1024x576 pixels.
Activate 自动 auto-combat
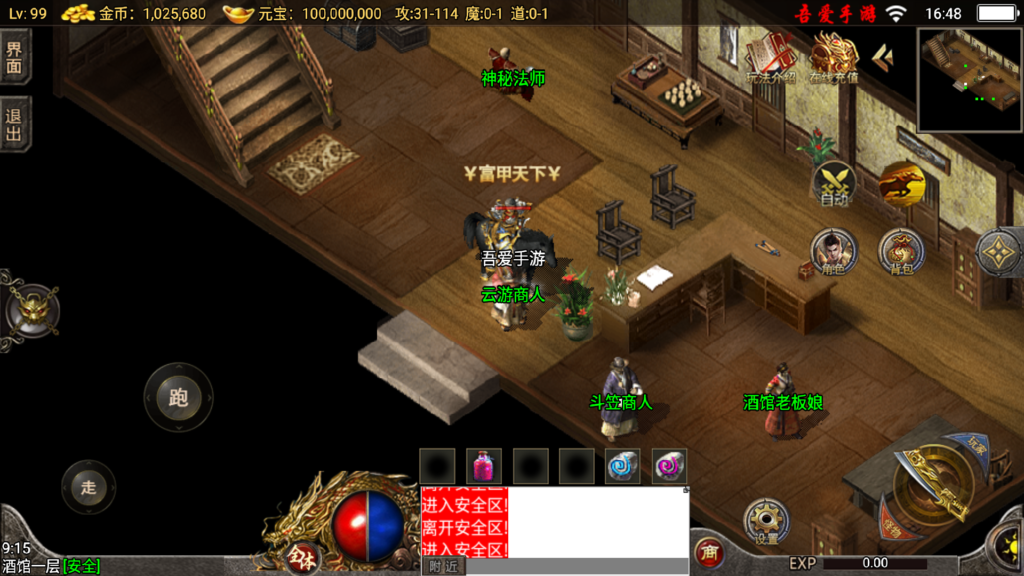[x=835, y=184]
